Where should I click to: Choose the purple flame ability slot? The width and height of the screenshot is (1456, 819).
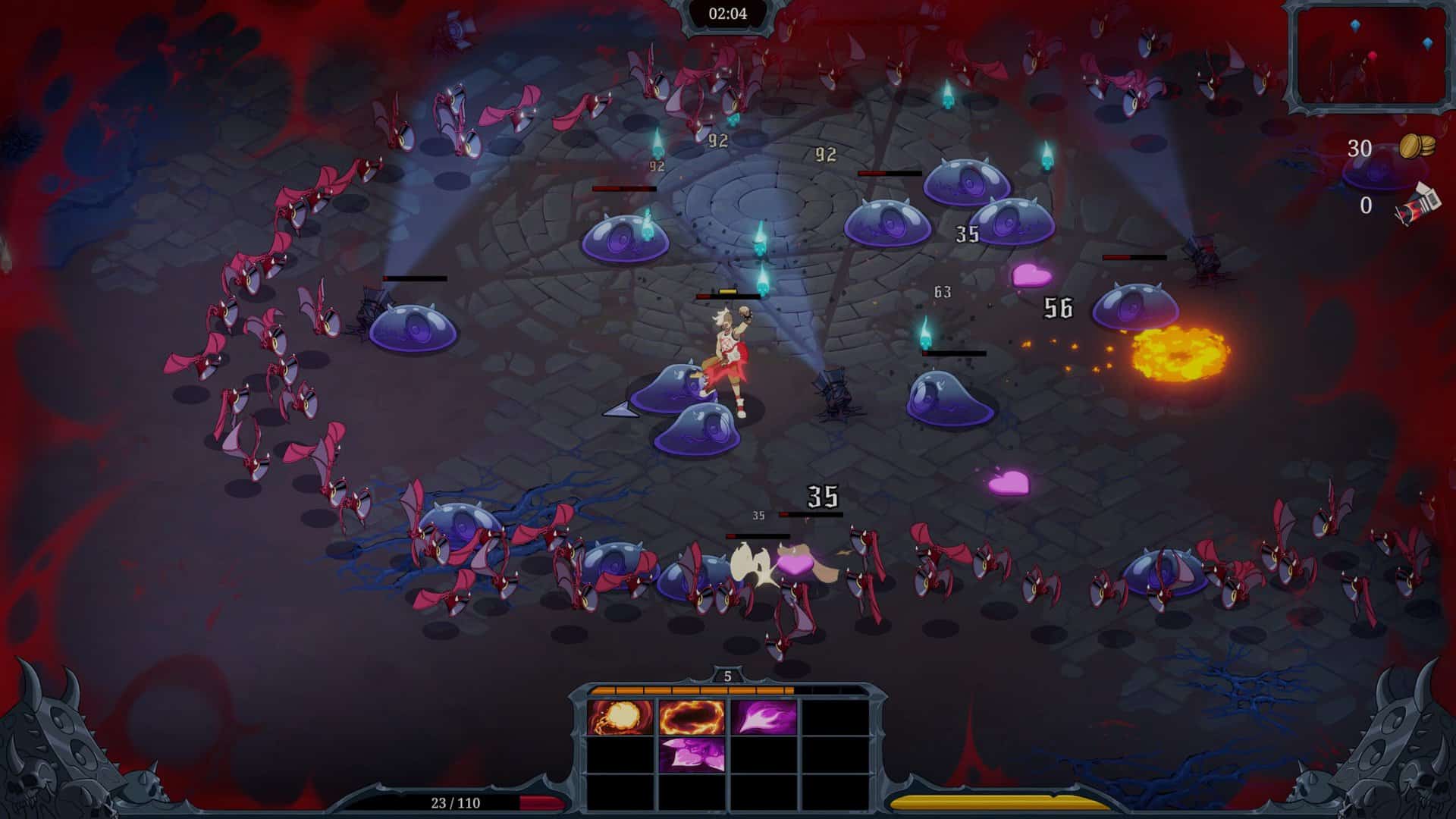[x=762, y=717]
